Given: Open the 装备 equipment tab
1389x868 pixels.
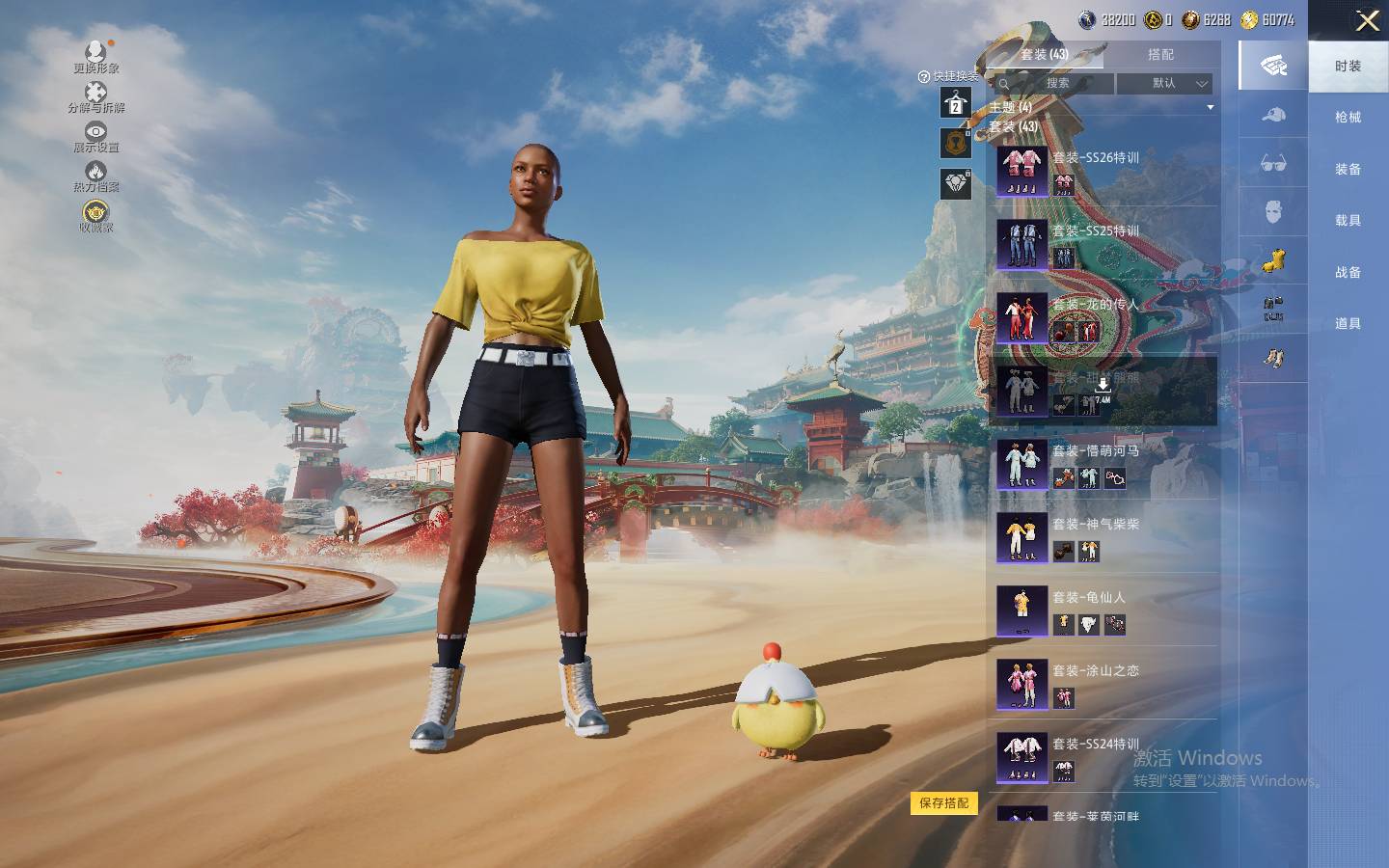Looking at the screenshot, I should (1348, 170).
